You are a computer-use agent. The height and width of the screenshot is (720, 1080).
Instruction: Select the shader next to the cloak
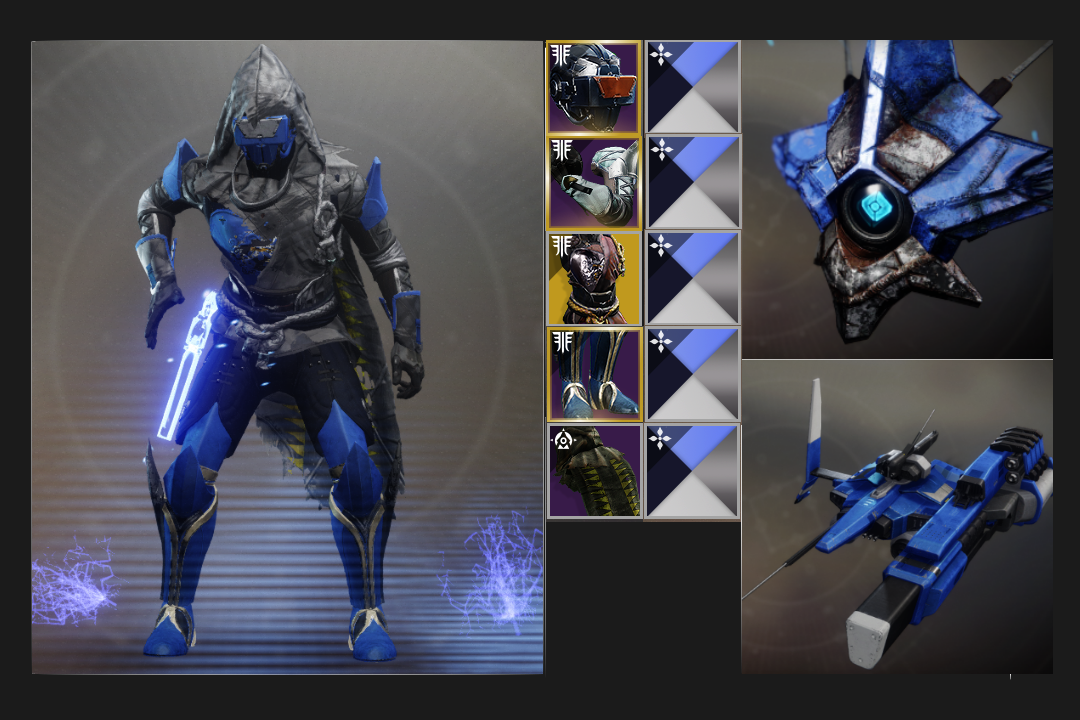(x=693, y=471)
